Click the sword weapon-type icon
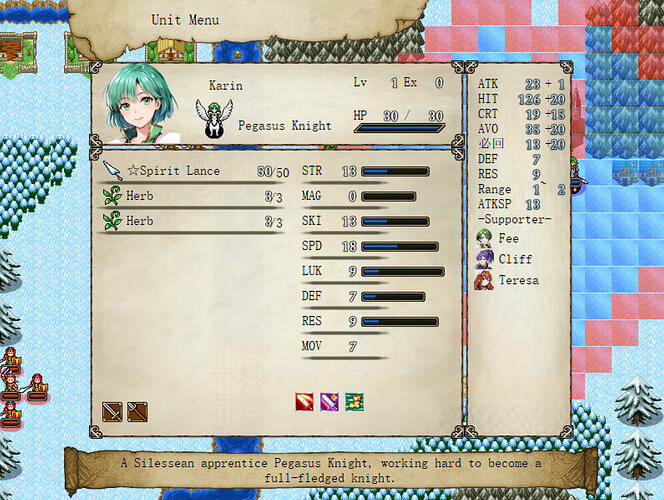This screenshot has width=664, height=500. [112, 411]
